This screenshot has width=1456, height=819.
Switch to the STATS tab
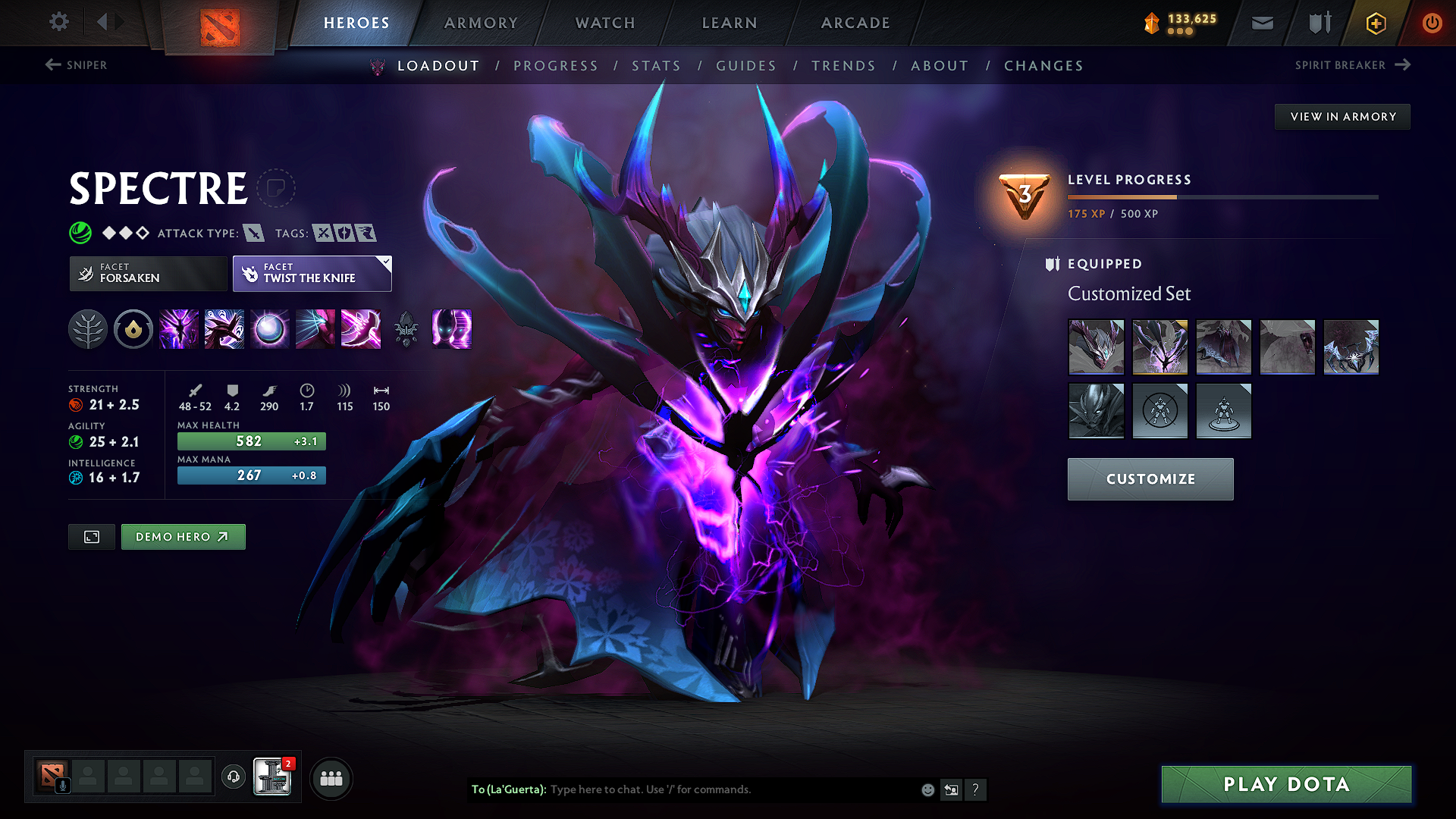pyautogui.click(x=657, y=66)
